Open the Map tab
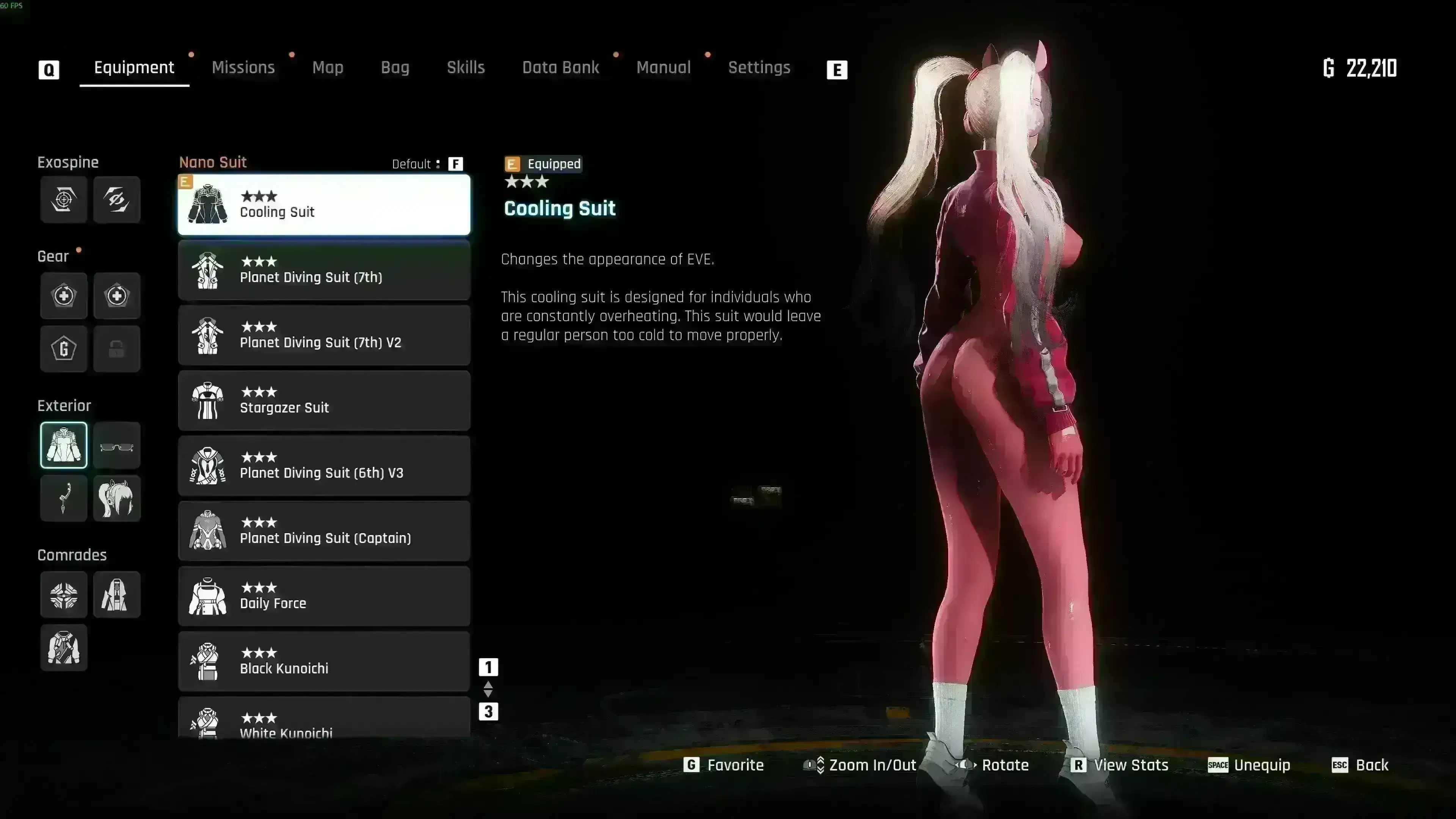The image size is (1456, 819). click(328, 68)
